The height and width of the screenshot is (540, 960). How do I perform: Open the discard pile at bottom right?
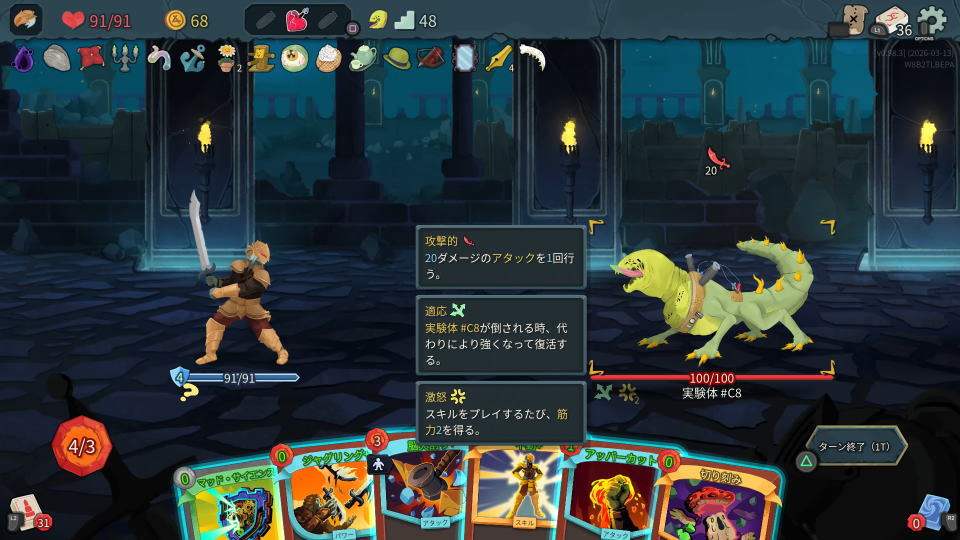click(933, 512)
